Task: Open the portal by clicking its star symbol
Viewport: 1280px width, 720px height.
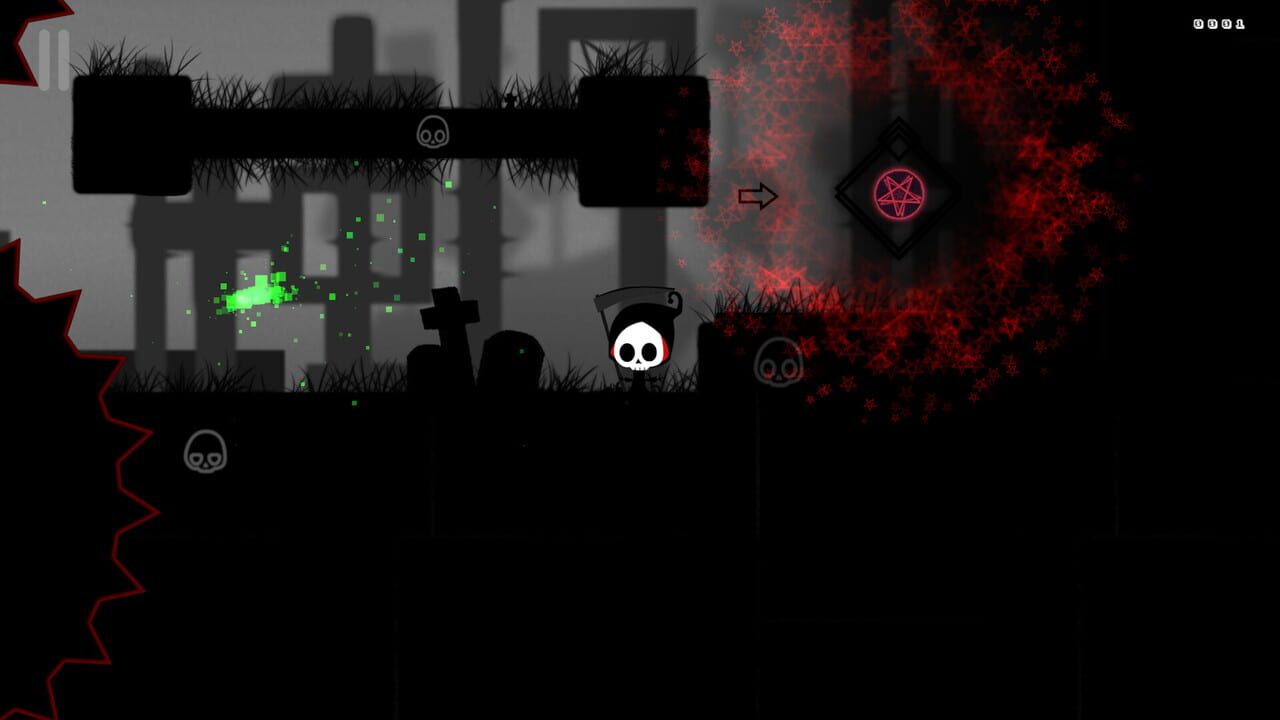Action: click(901, 191)
